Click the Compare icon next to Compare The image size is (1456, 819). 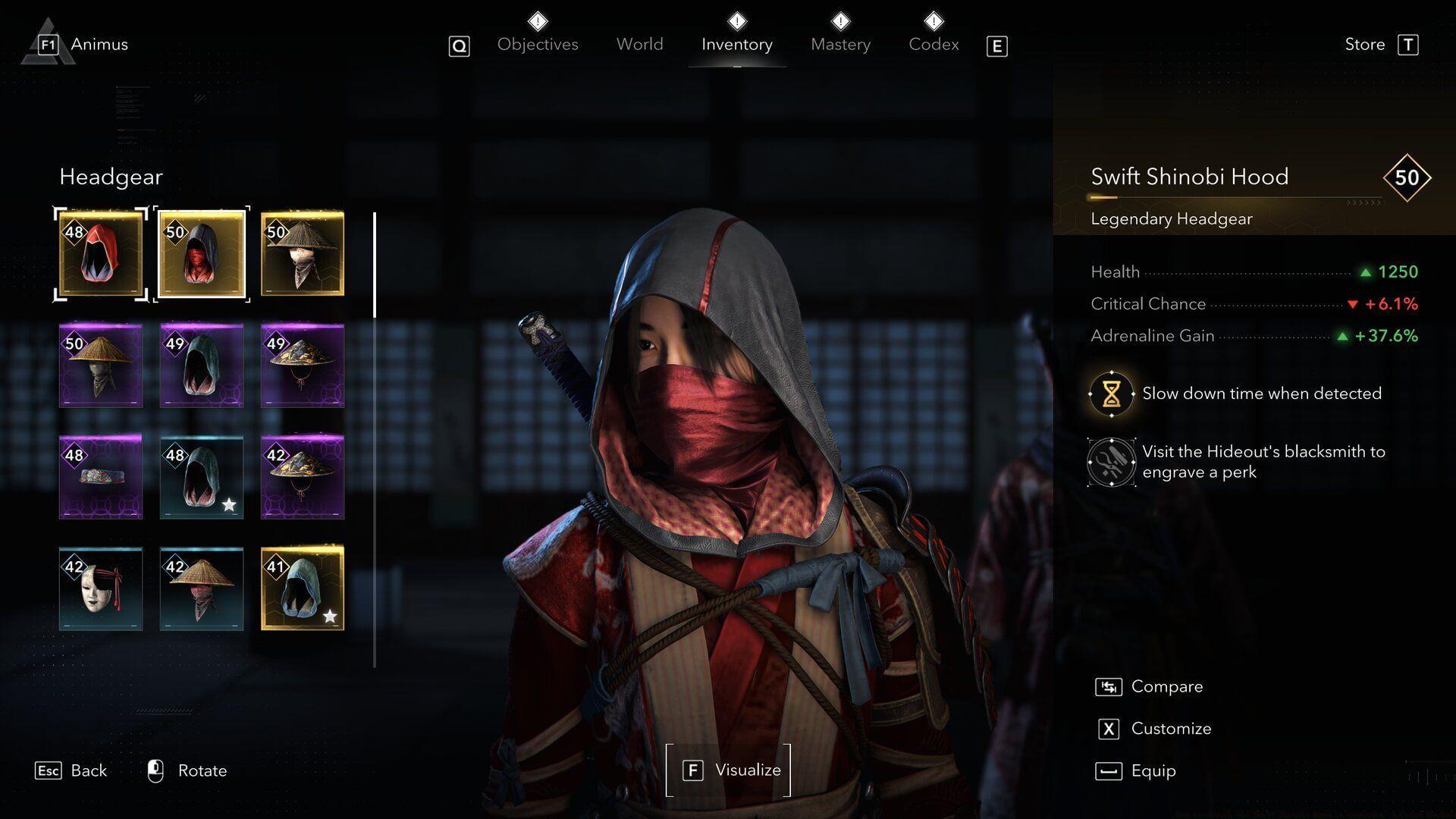(1108, 686)
